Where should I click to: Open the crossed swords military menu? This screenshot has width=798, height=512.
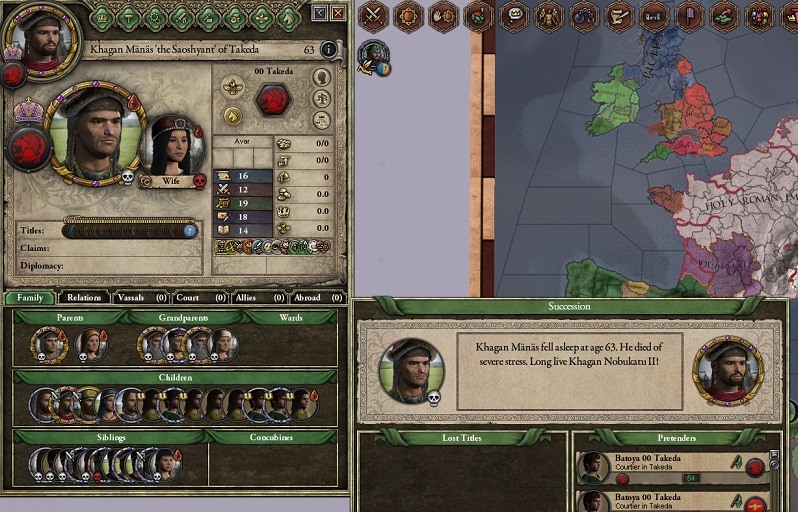372,15
